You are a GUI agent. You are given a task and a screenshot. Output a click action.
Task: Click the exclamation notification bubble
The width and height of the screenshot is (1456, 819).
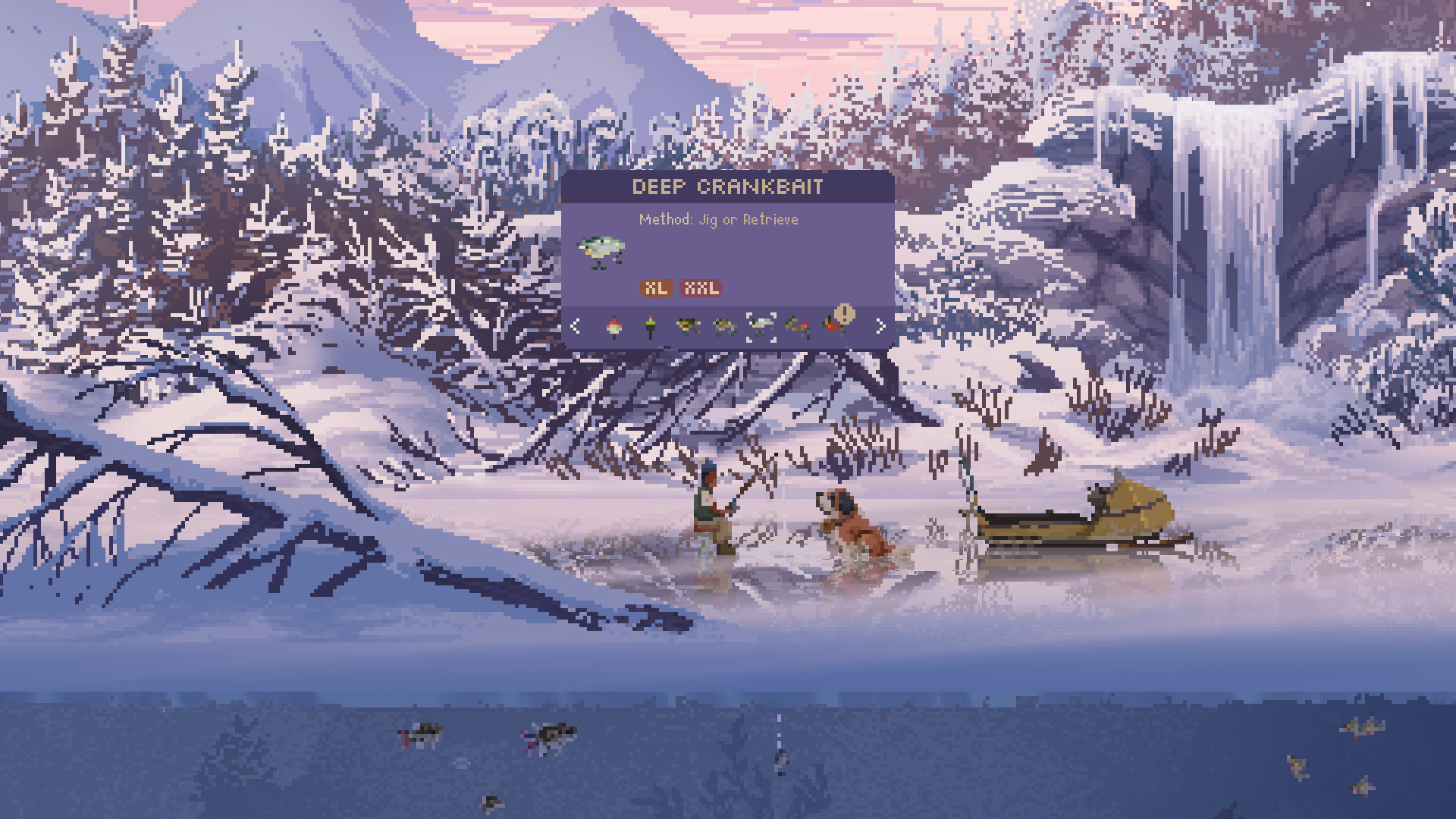846,312
